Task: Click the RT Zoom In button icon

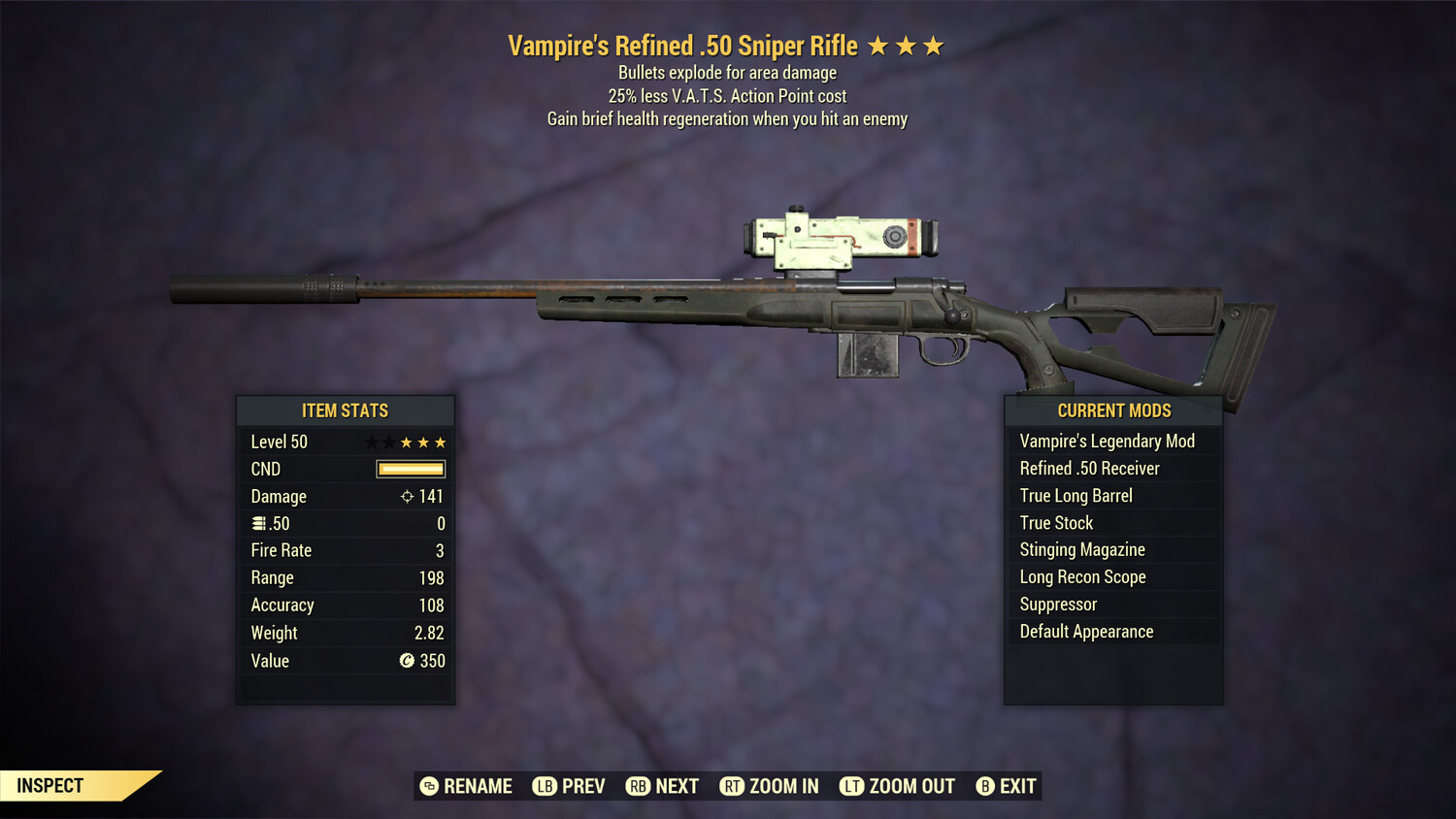Action: click(733, 786)
